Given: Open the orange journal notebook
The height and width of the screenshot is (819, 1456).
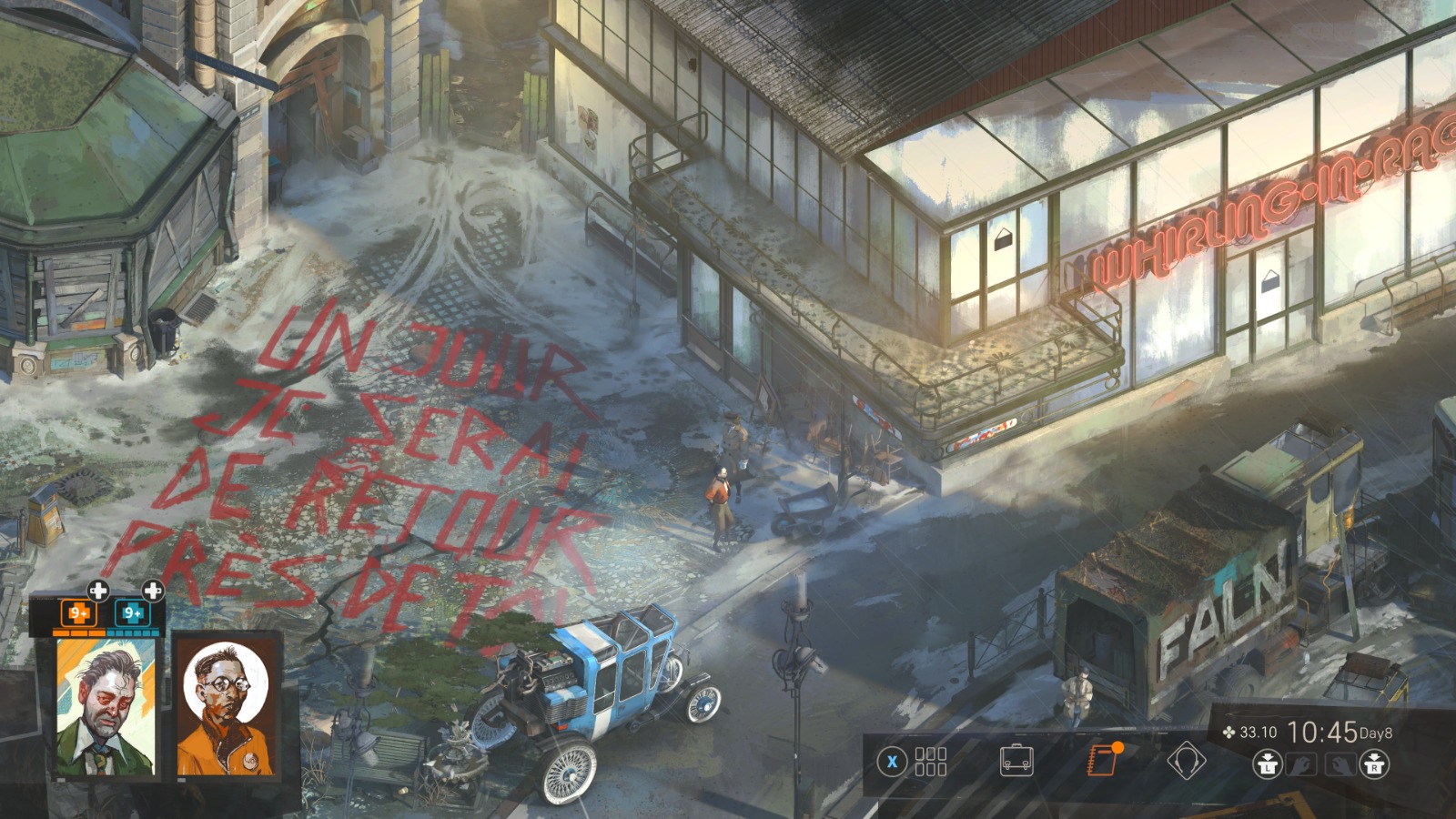Looking at the screenshot, I should click(1102, 760).
